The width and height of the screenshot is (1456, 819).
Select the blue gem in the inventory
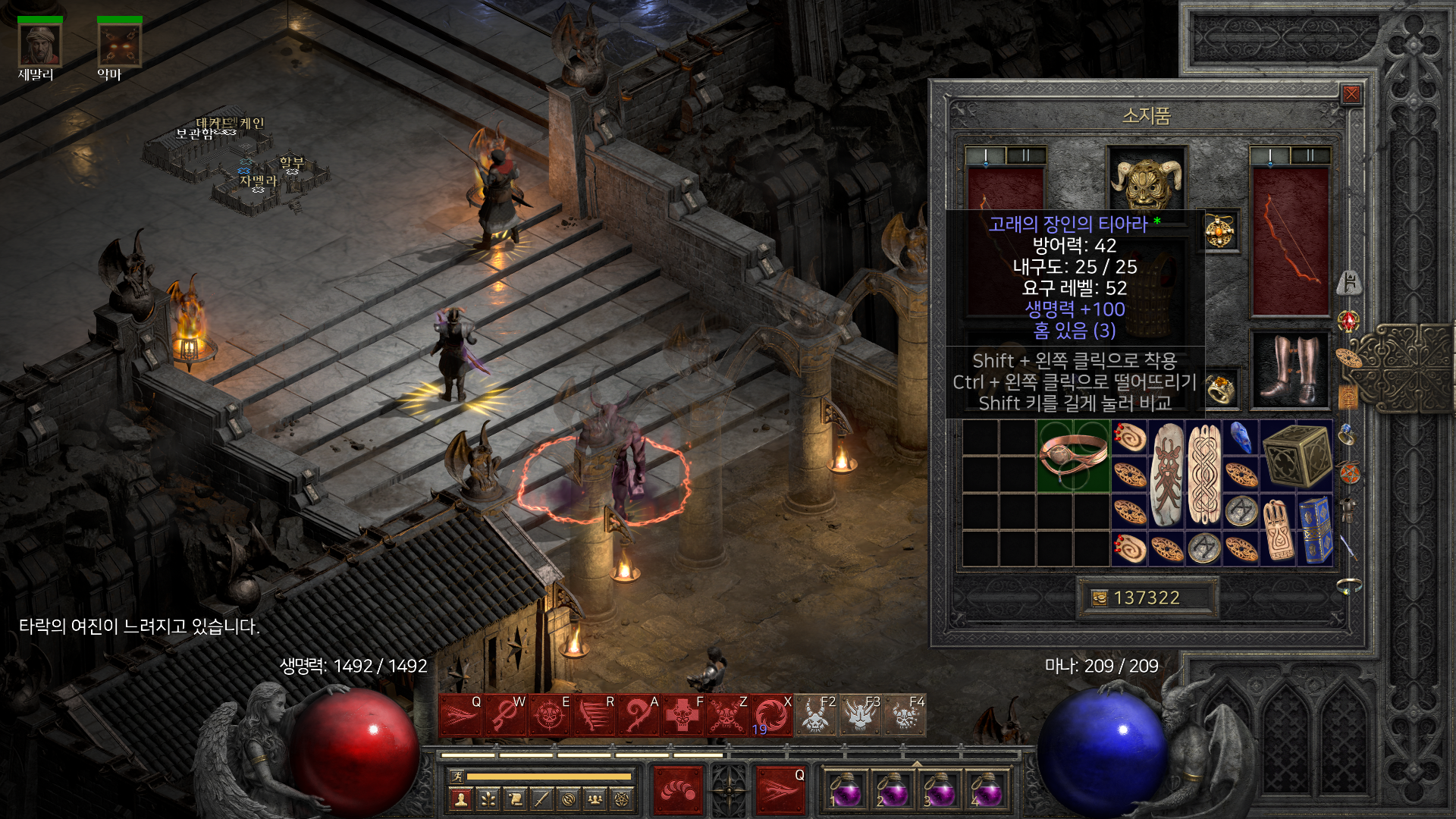coord(1241,438)
